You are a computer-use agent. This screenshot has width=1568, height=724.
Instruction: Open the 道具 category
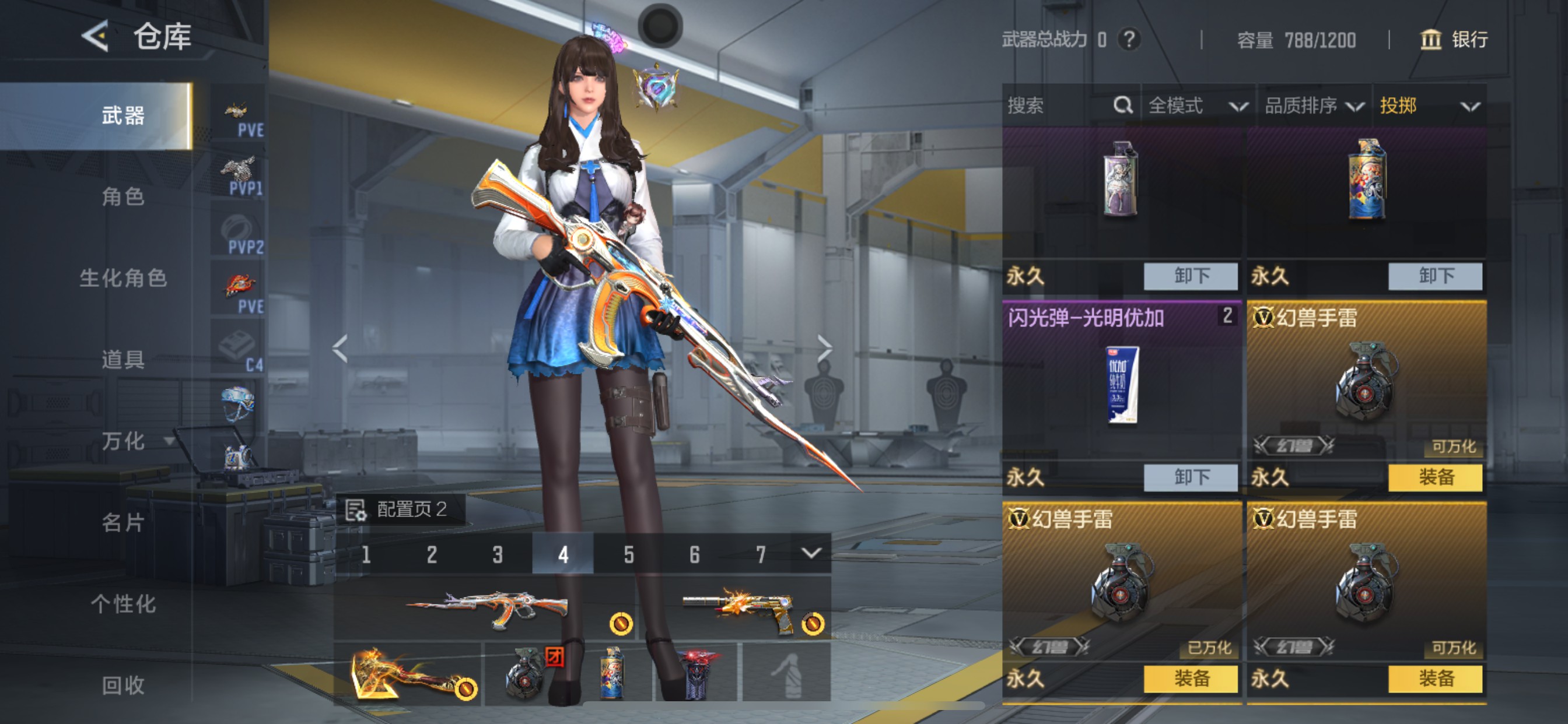coord(123,360)
